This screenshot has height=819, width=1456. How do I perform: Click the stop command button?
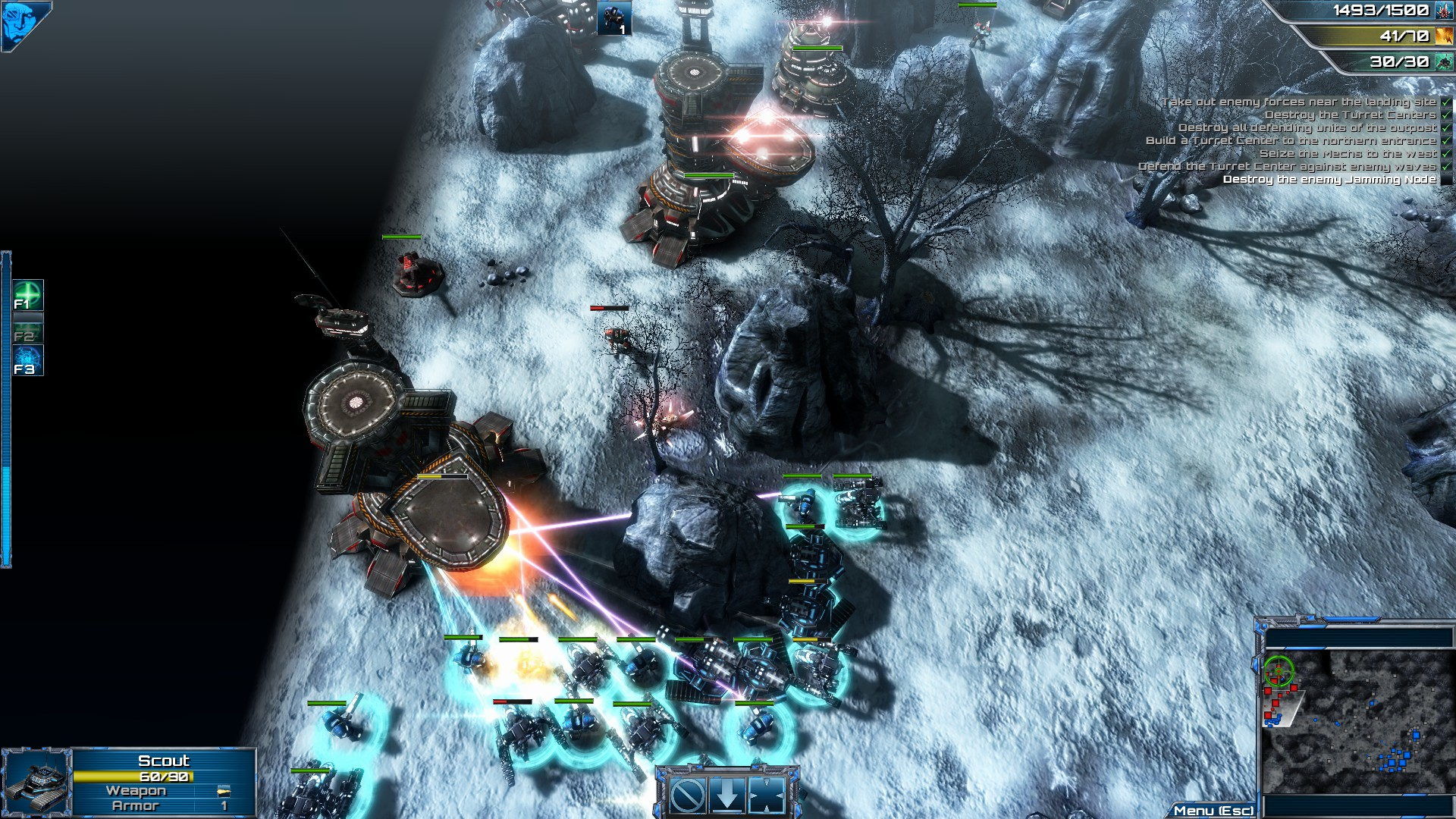click(689, 794)
